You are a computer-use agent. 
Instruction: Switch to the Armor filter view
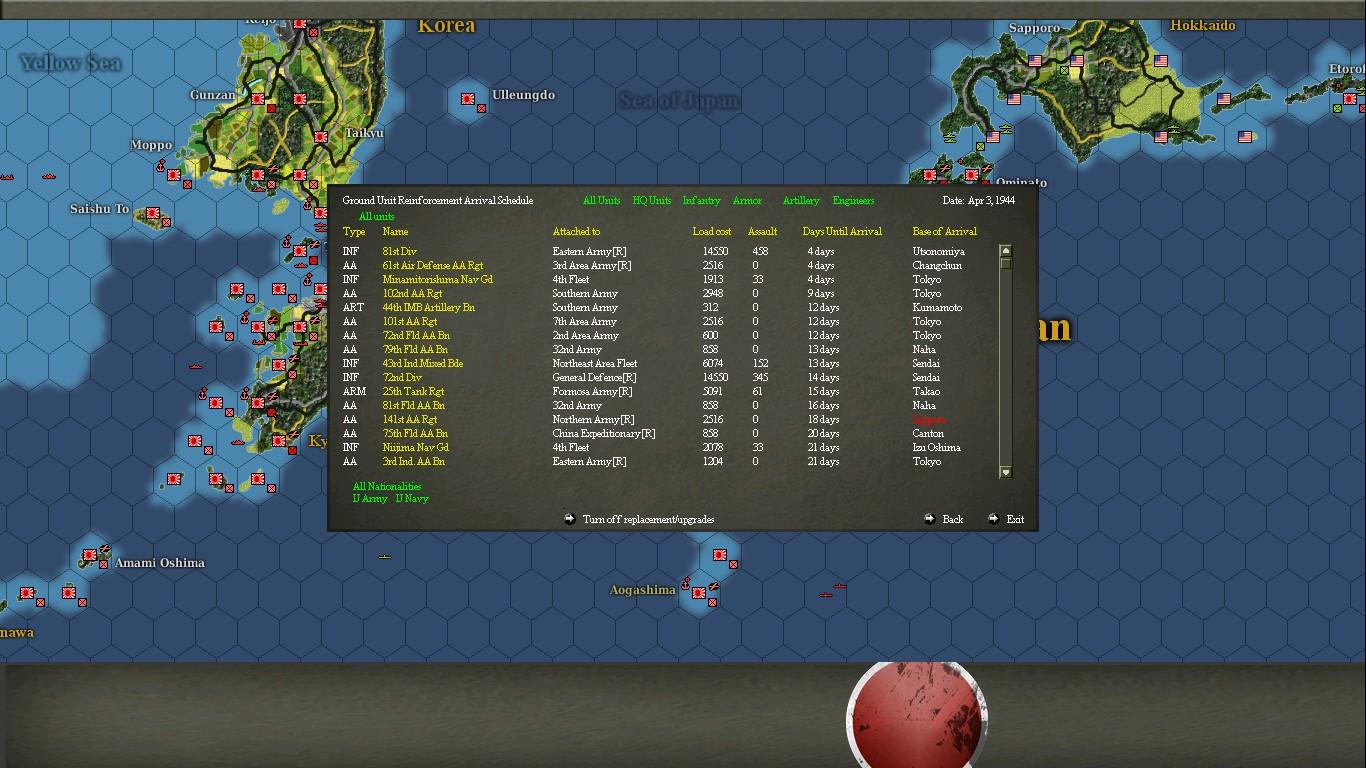(747, 200)
